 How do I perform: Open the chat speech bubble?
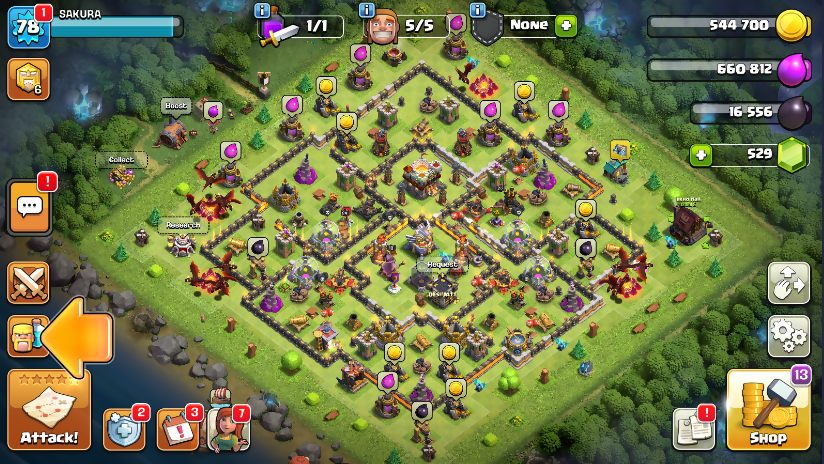29,207
